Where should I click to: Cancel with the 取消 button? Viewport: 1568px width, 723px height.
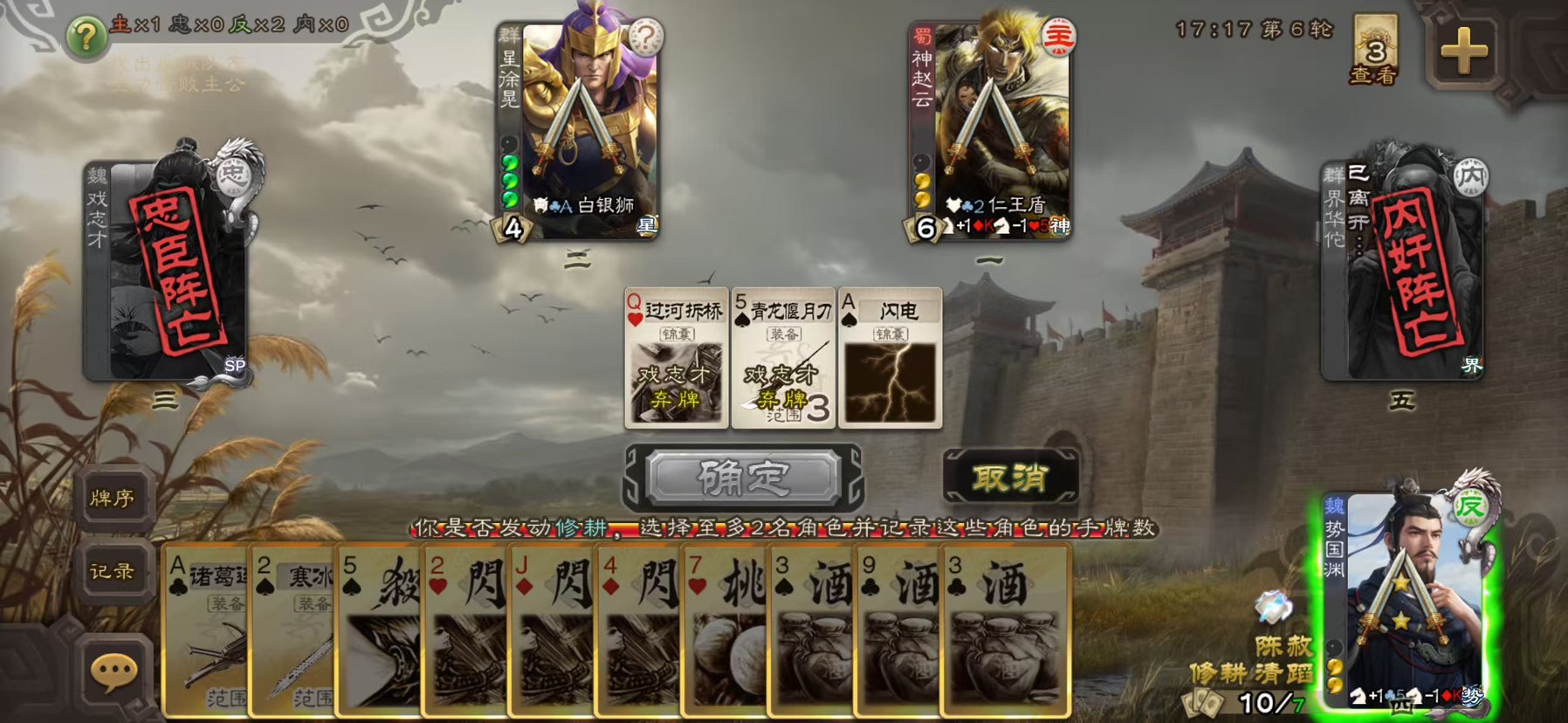1010,478
